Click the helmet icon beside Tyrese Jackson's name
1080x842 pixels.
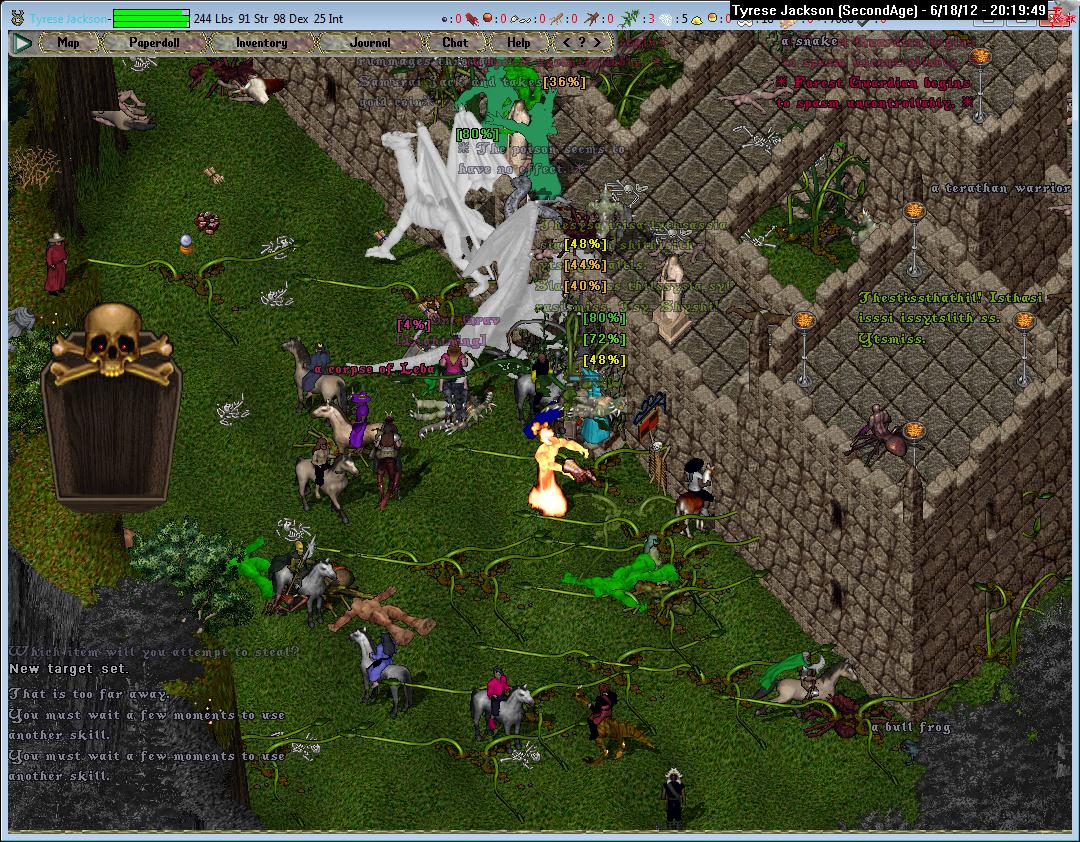tap(17, 18)
